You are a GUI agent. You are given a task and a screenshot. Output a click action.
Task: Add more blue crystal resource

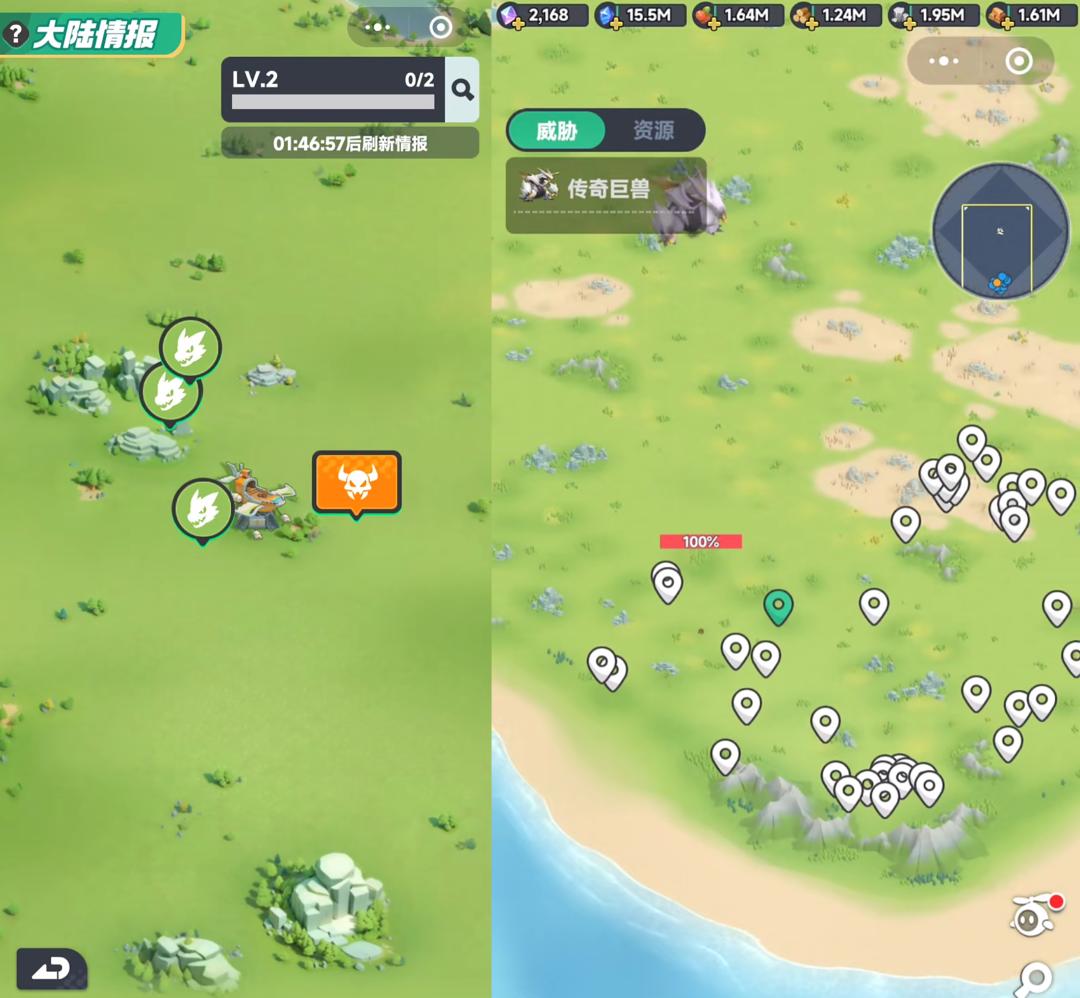coord(614,22)
